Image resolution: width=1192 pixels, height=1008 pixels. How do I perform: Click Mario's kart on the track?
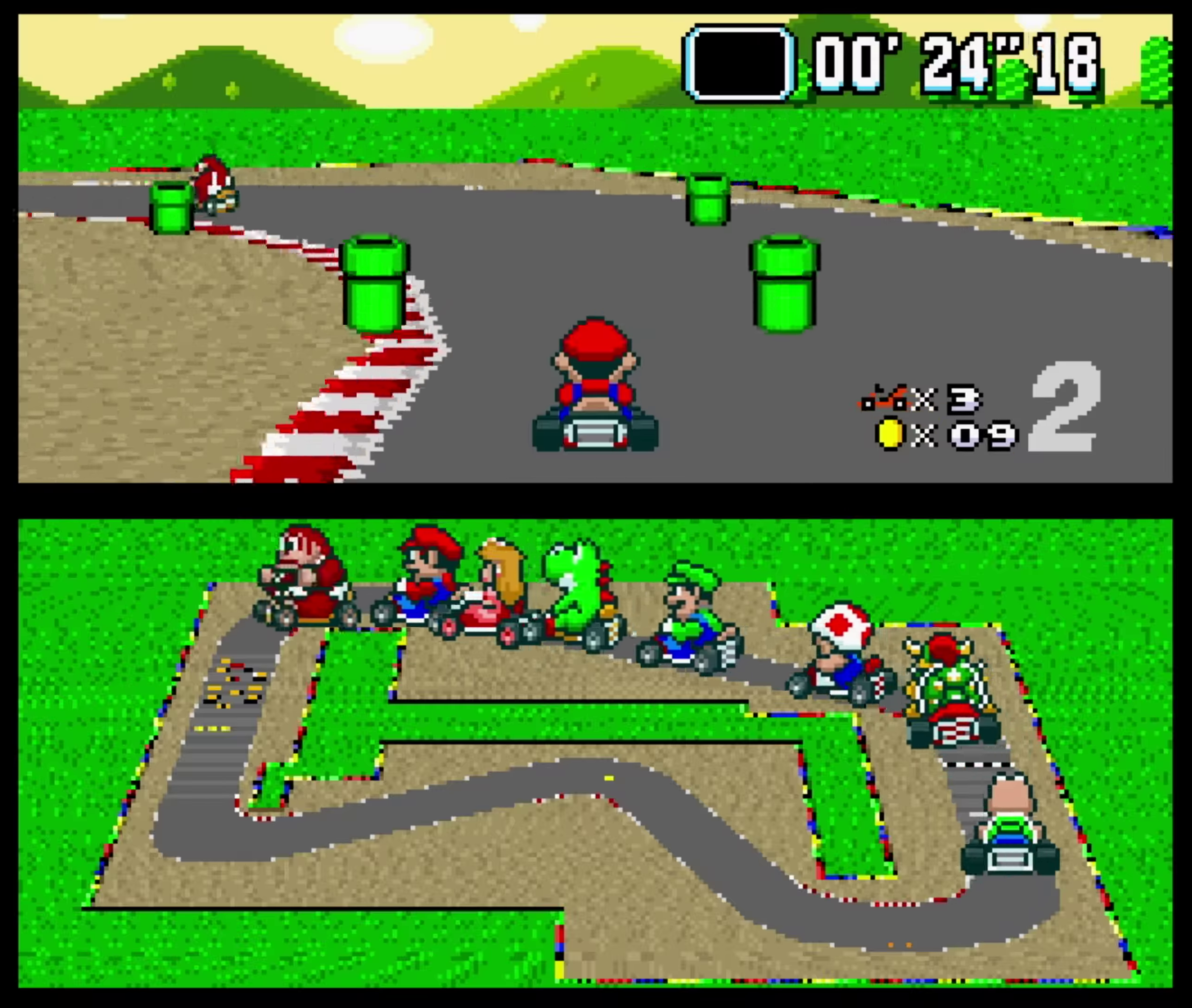pos(594,394)
